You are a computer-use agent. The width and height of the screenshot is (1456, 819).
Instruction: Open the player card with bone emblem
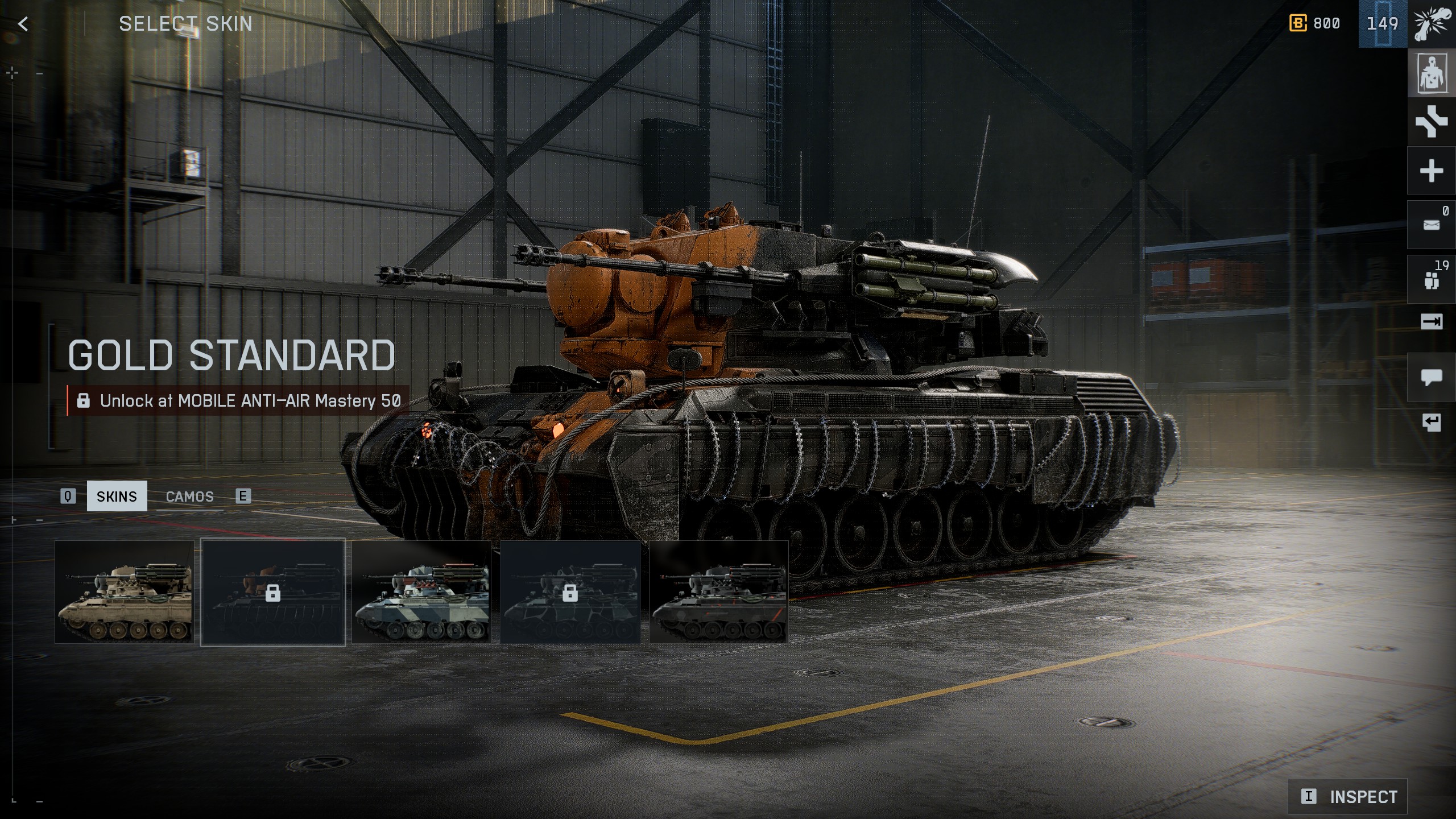click(1432, 24)
